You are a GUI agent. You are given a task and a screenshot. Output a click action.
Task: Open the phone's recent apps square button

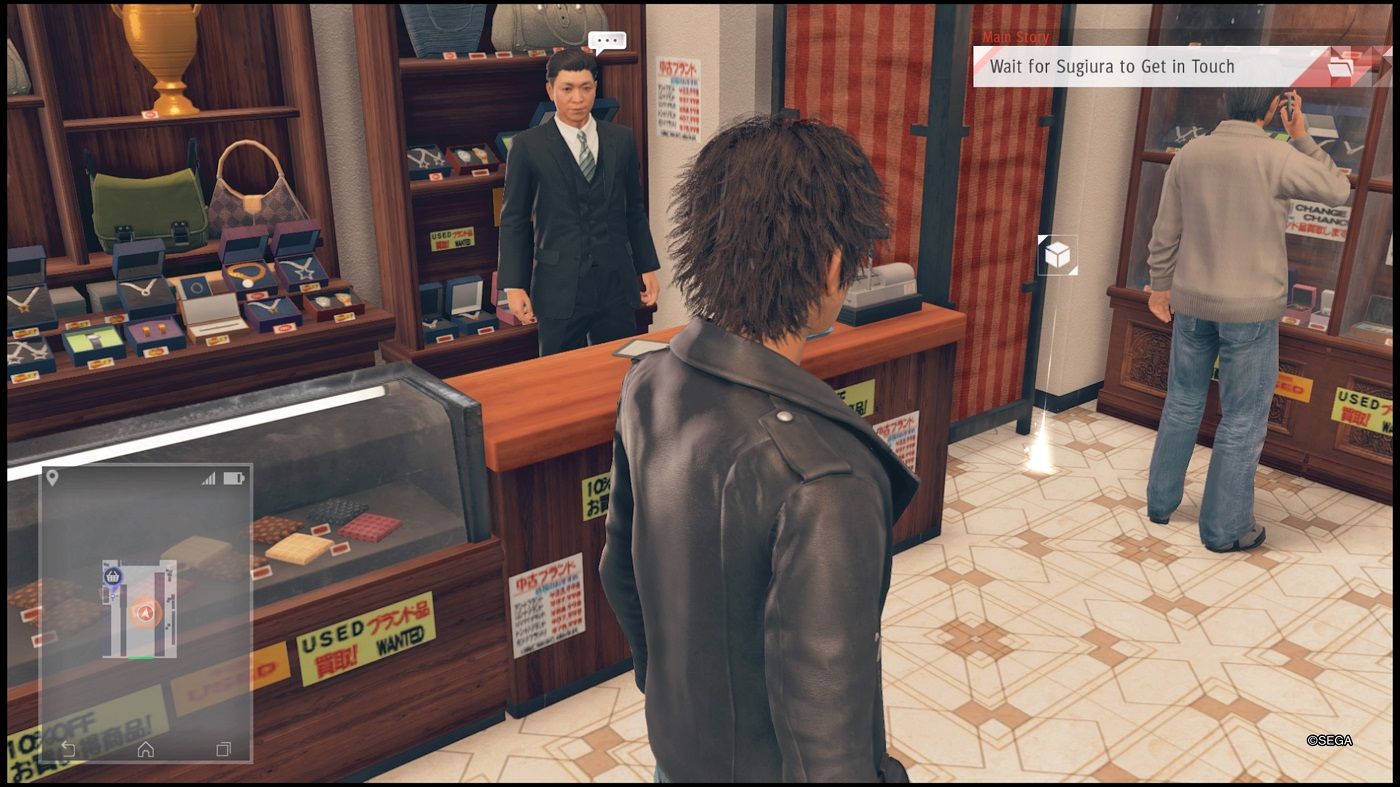pyautogui.click(x=223, y=748)
